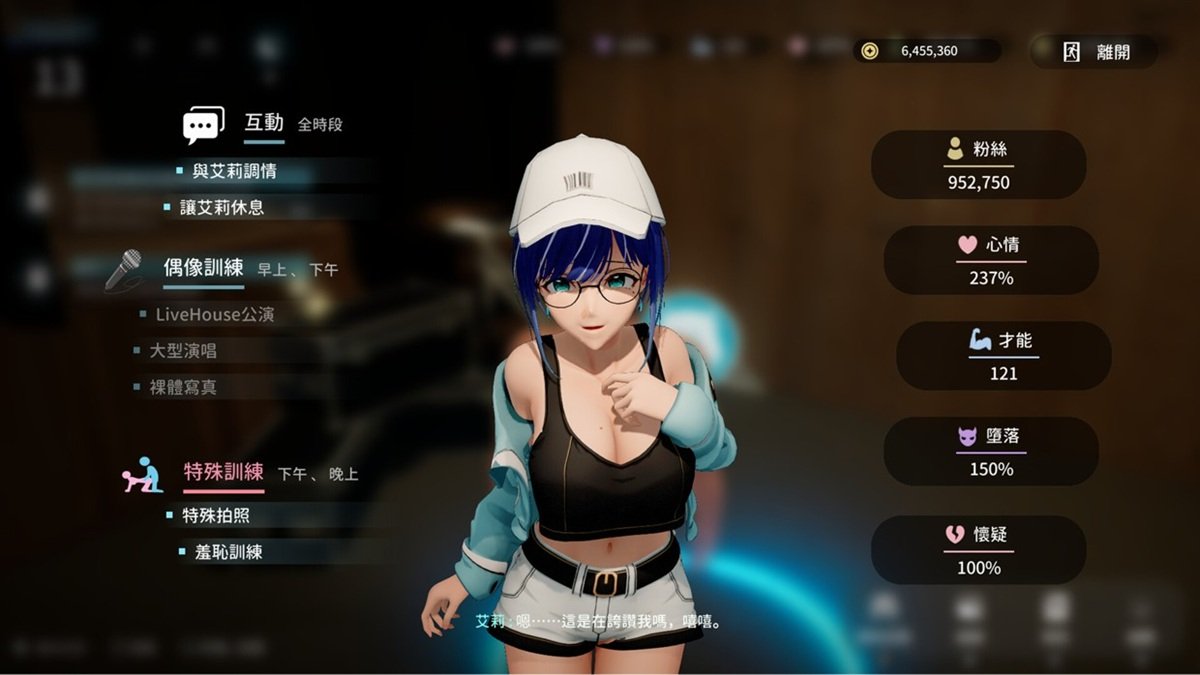Screen dimensions: 1200x675
Task: Pick the 特殊拍照 special training option
Action: point(215,516)
